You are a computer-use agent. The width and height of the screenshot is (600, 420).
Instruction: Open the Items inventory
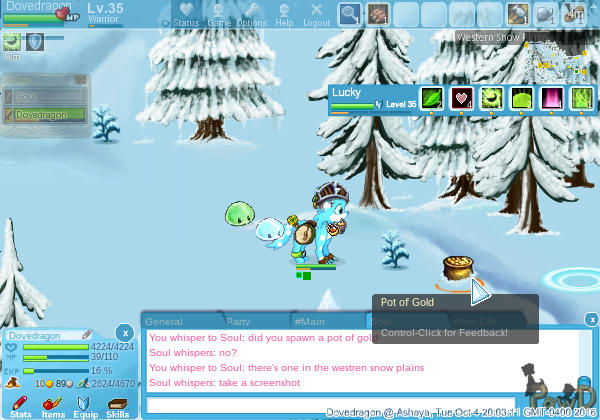coord(53,405)
